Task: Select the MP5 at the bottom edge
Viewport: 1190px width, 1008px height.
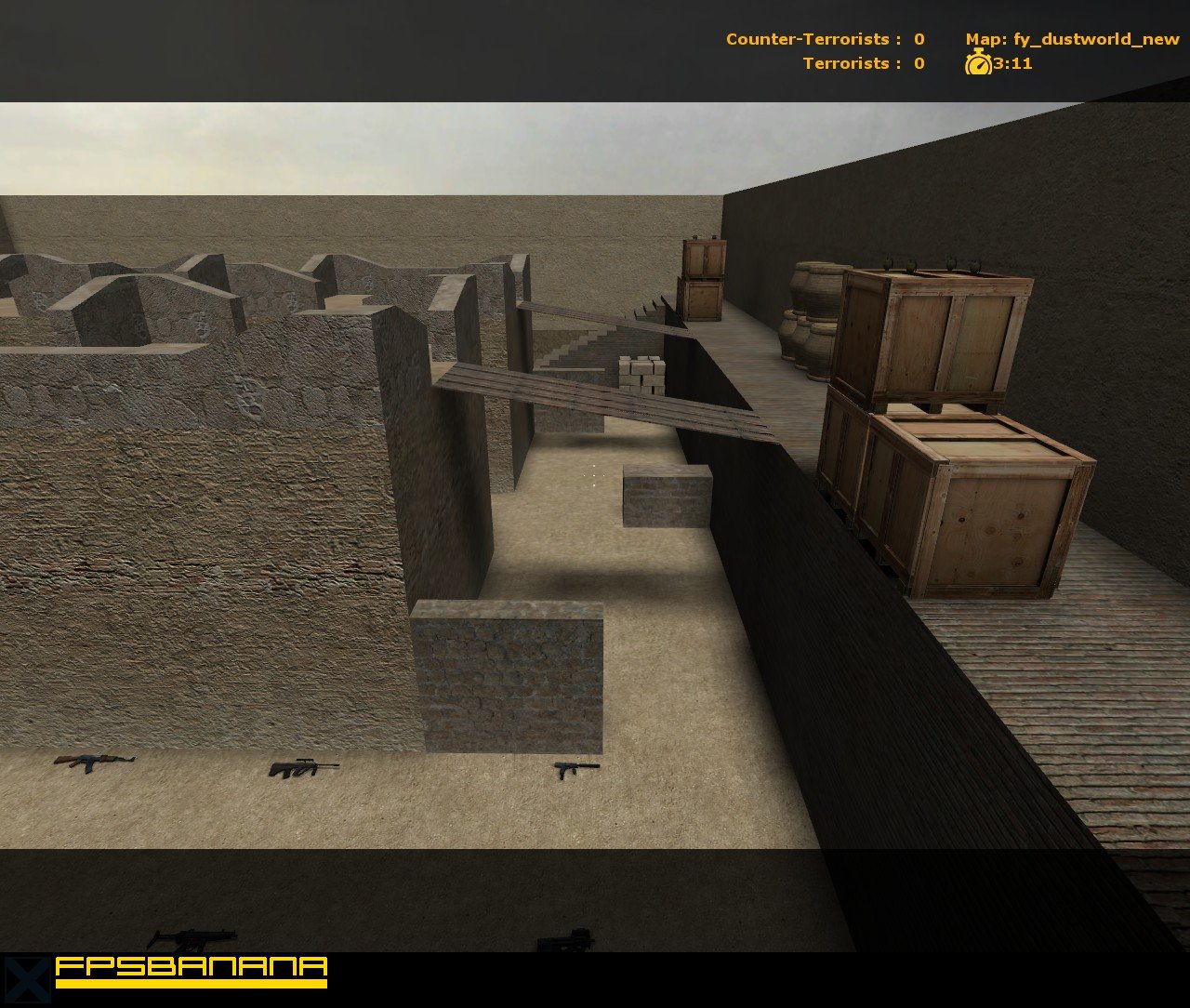Action: point(198,935)
